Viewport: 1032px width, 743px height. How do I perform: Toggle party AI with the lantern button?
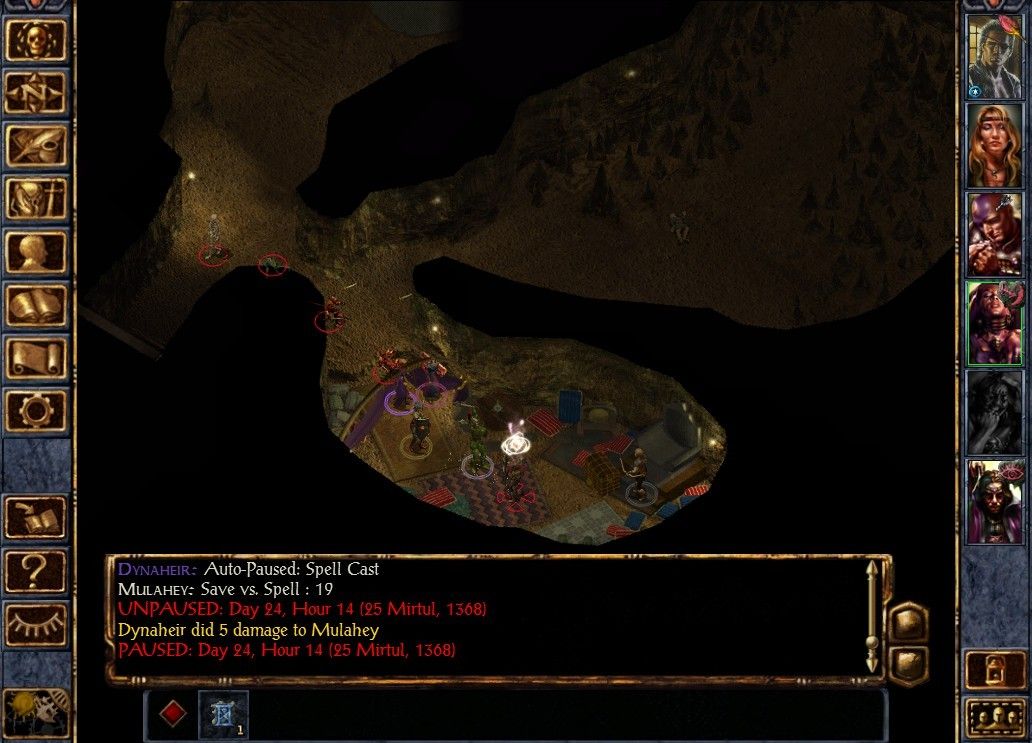coord(994,669)
